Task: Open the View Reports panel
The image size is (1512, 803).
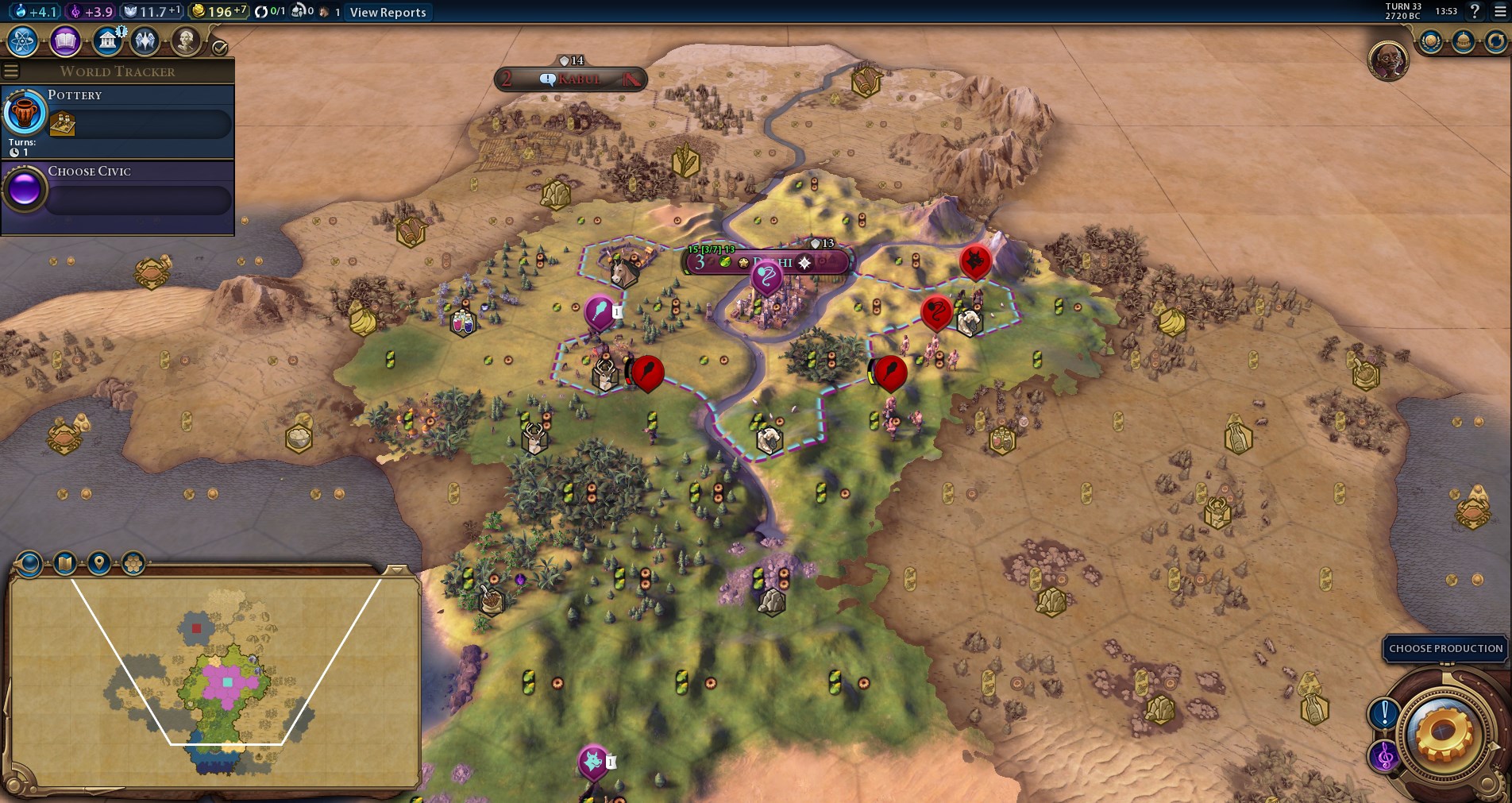Action: point(388,12)
